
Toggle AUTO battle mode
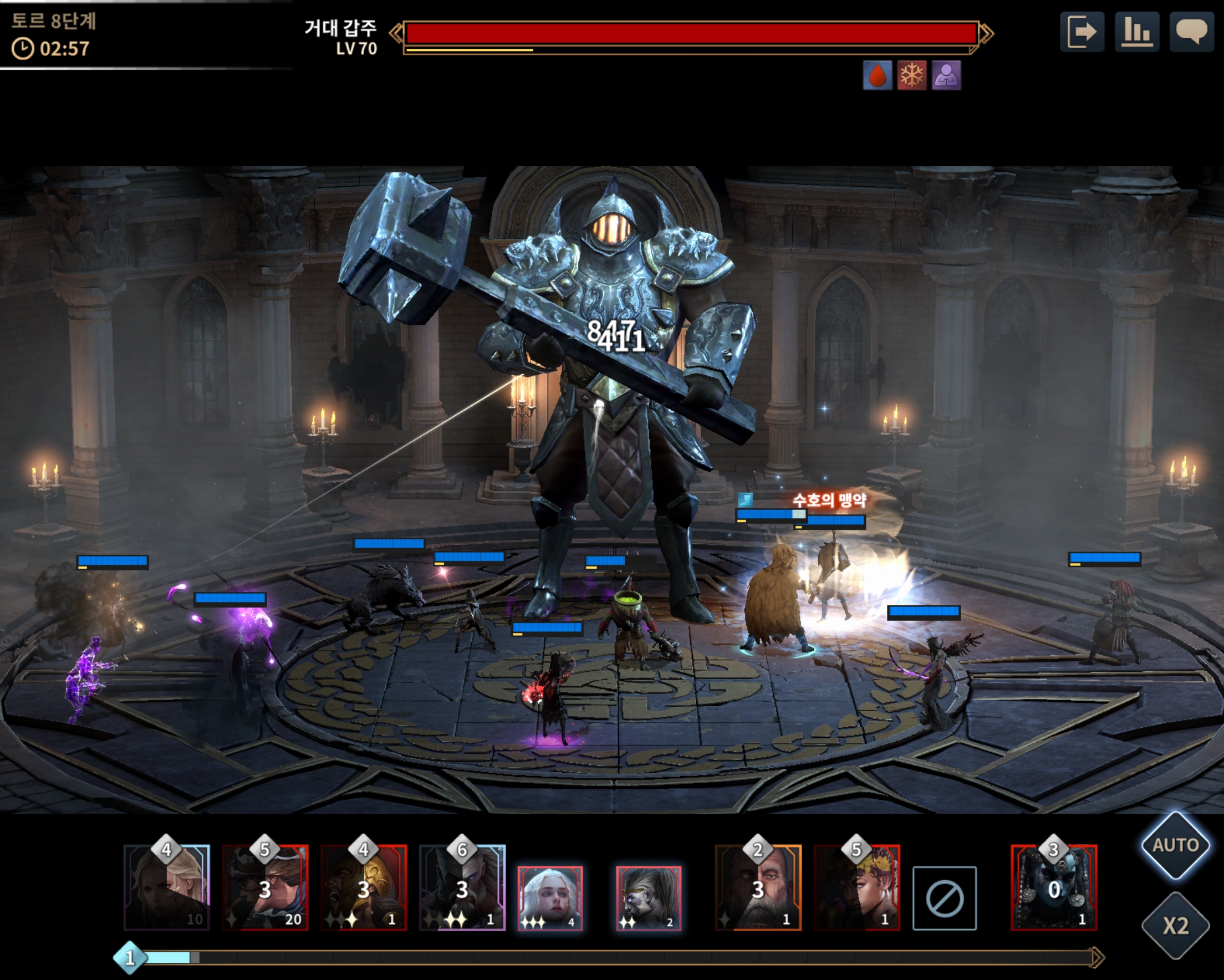point(1175,845)
